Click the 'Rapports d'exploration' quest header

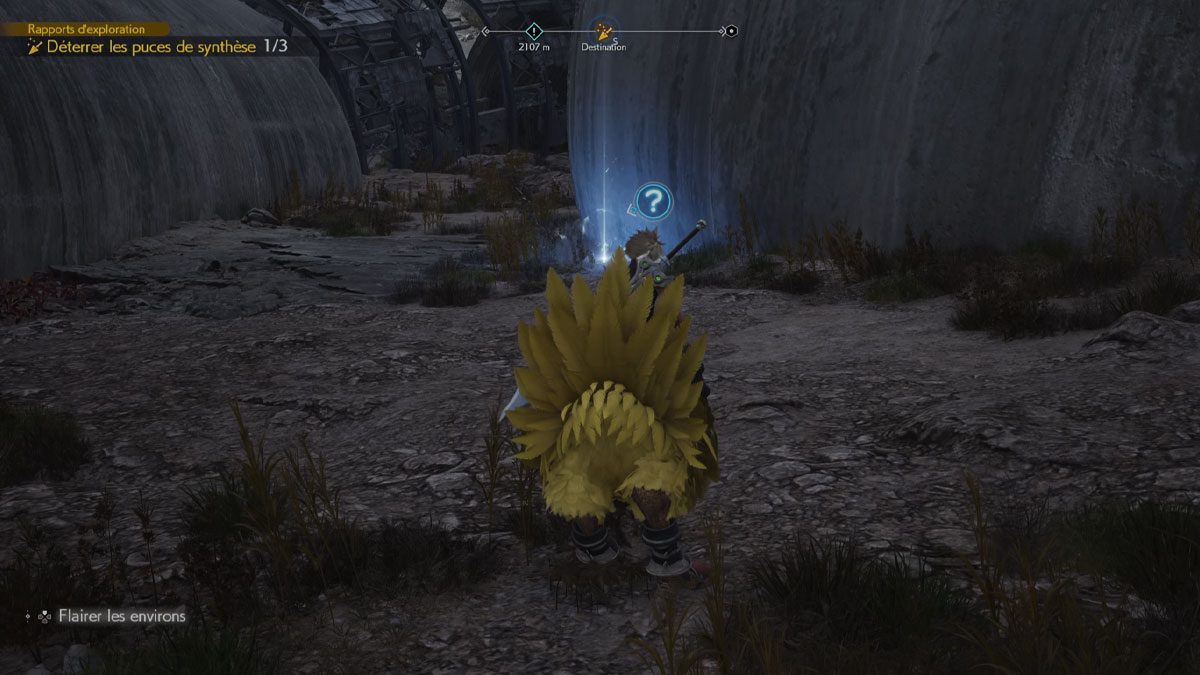click(86, 29)
